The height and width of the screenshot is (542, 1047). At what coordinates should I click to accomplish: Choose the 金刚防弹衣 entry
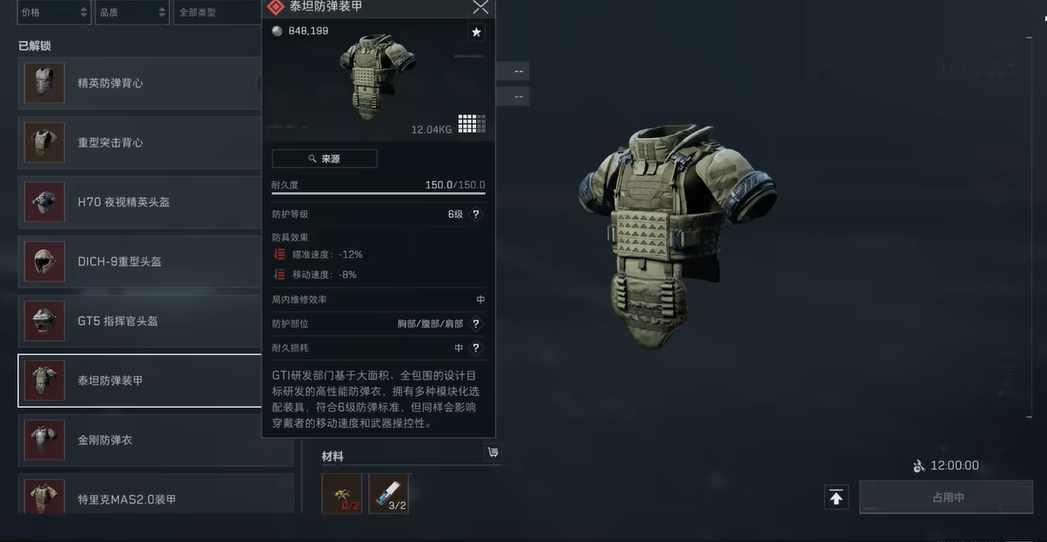[140, 440]
